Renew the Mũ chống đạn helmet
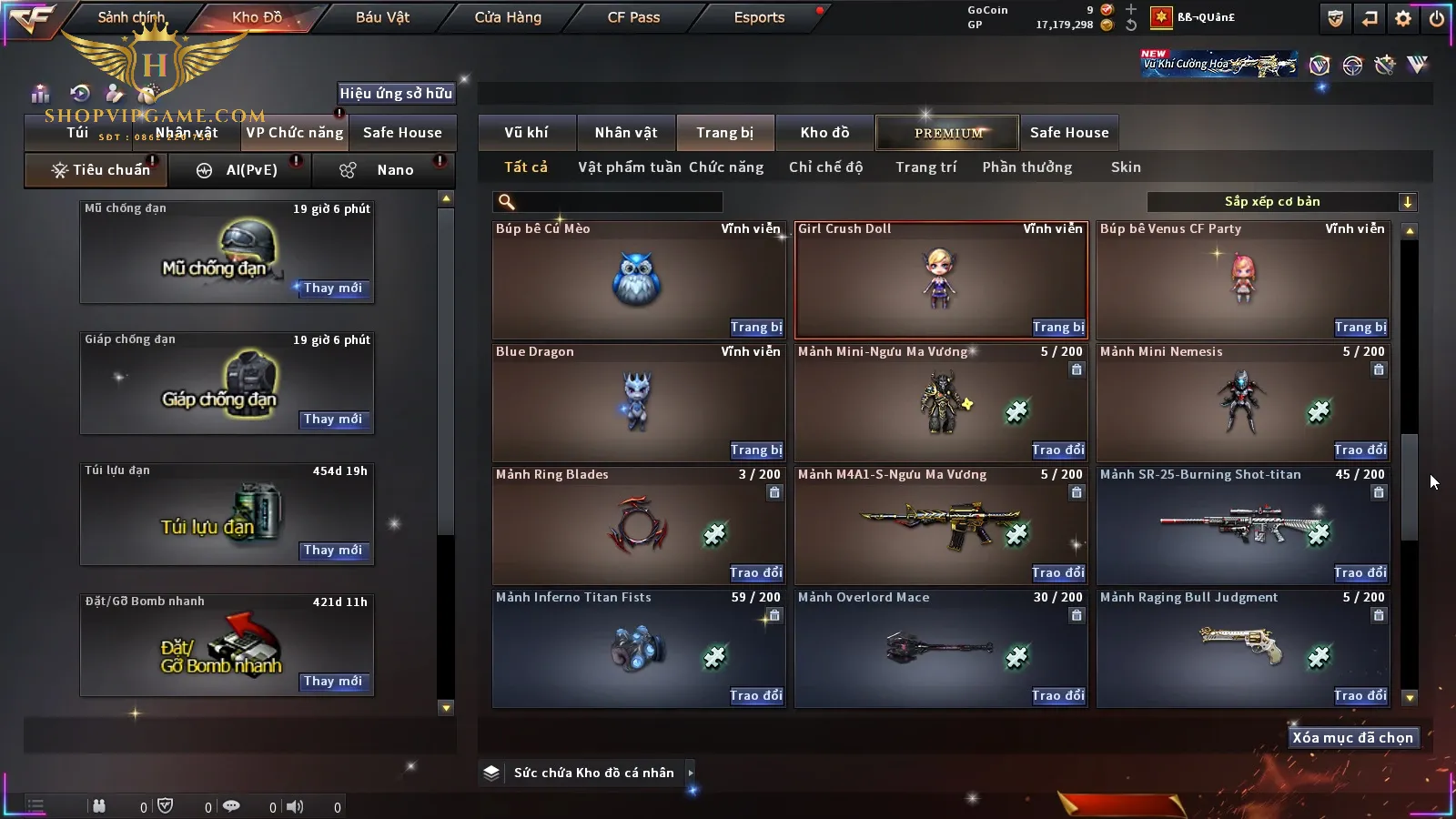Screen dimensions: 1456x819 pos(332,288)
